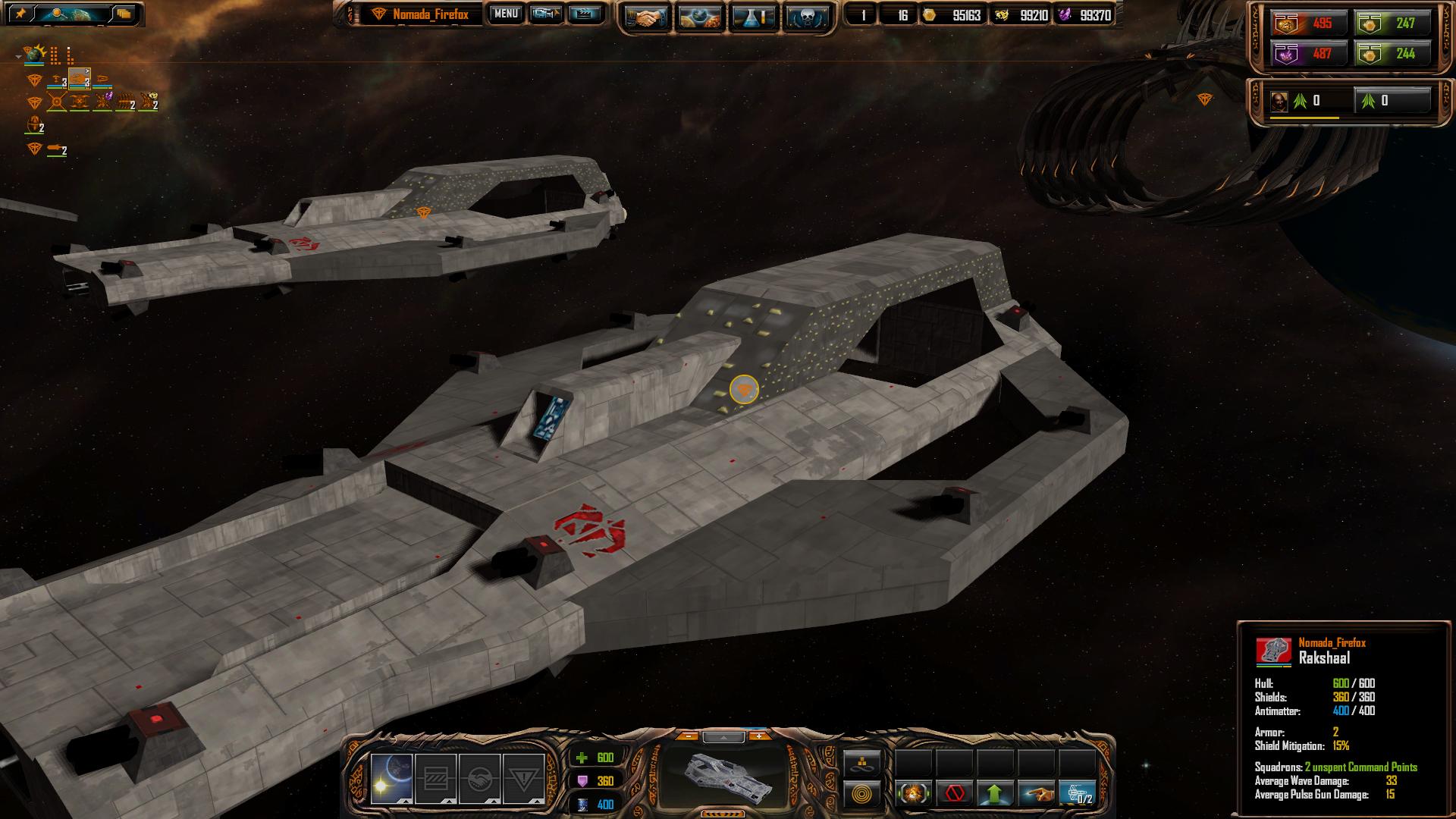Click the concentric rings button

click(x=862, y=795)
